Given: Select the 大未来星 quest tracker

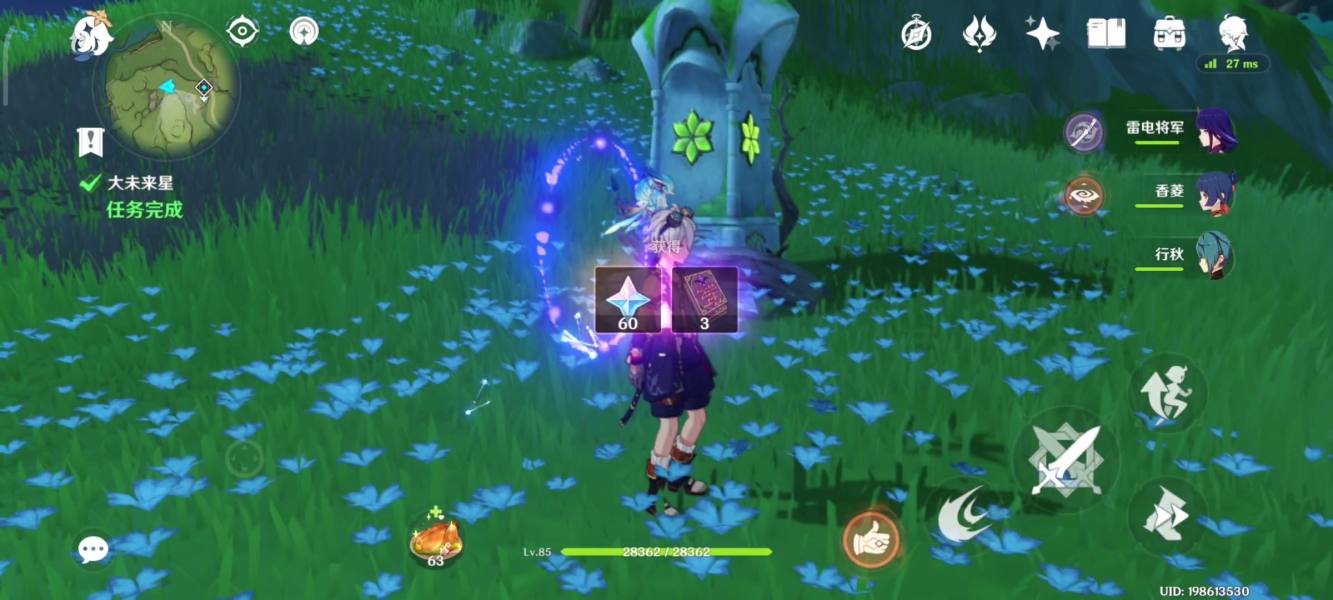Looking at the screenshot, I should [x=139, y=184].
